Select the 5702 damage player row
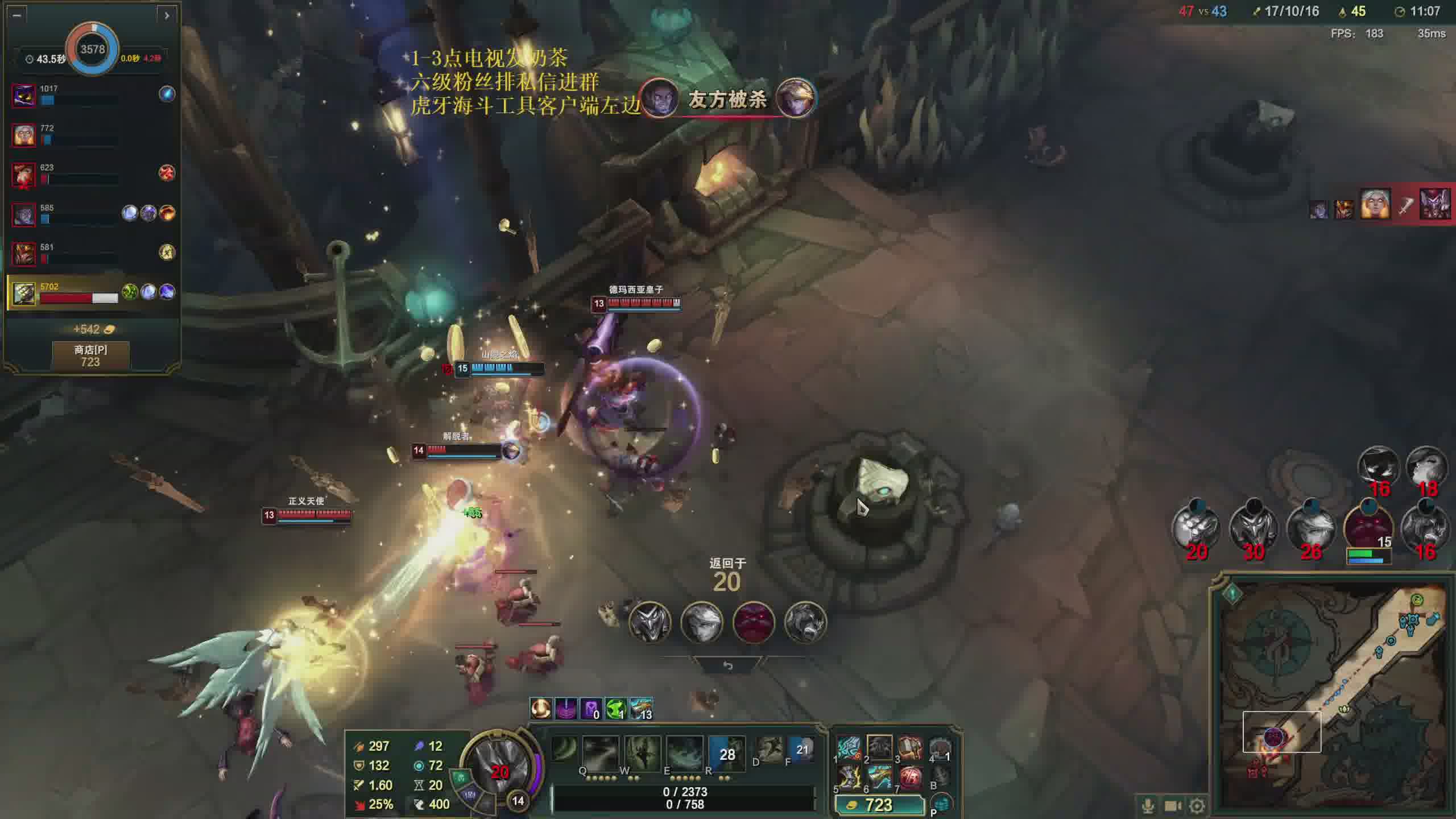This screenshot has width=1456, height=819. pos(91,293)
